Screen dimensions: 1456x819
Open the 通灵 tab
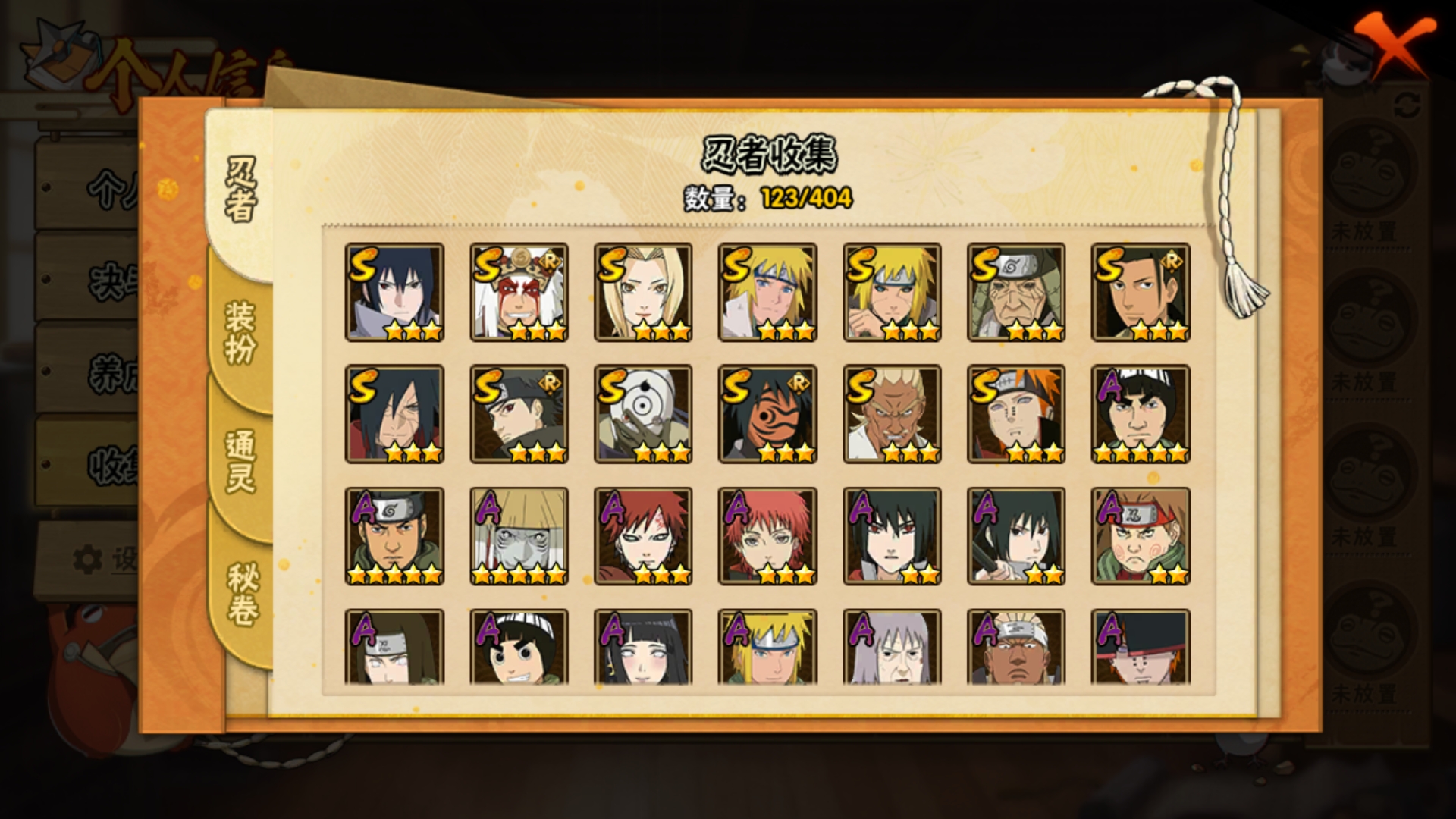pos(240,461)
